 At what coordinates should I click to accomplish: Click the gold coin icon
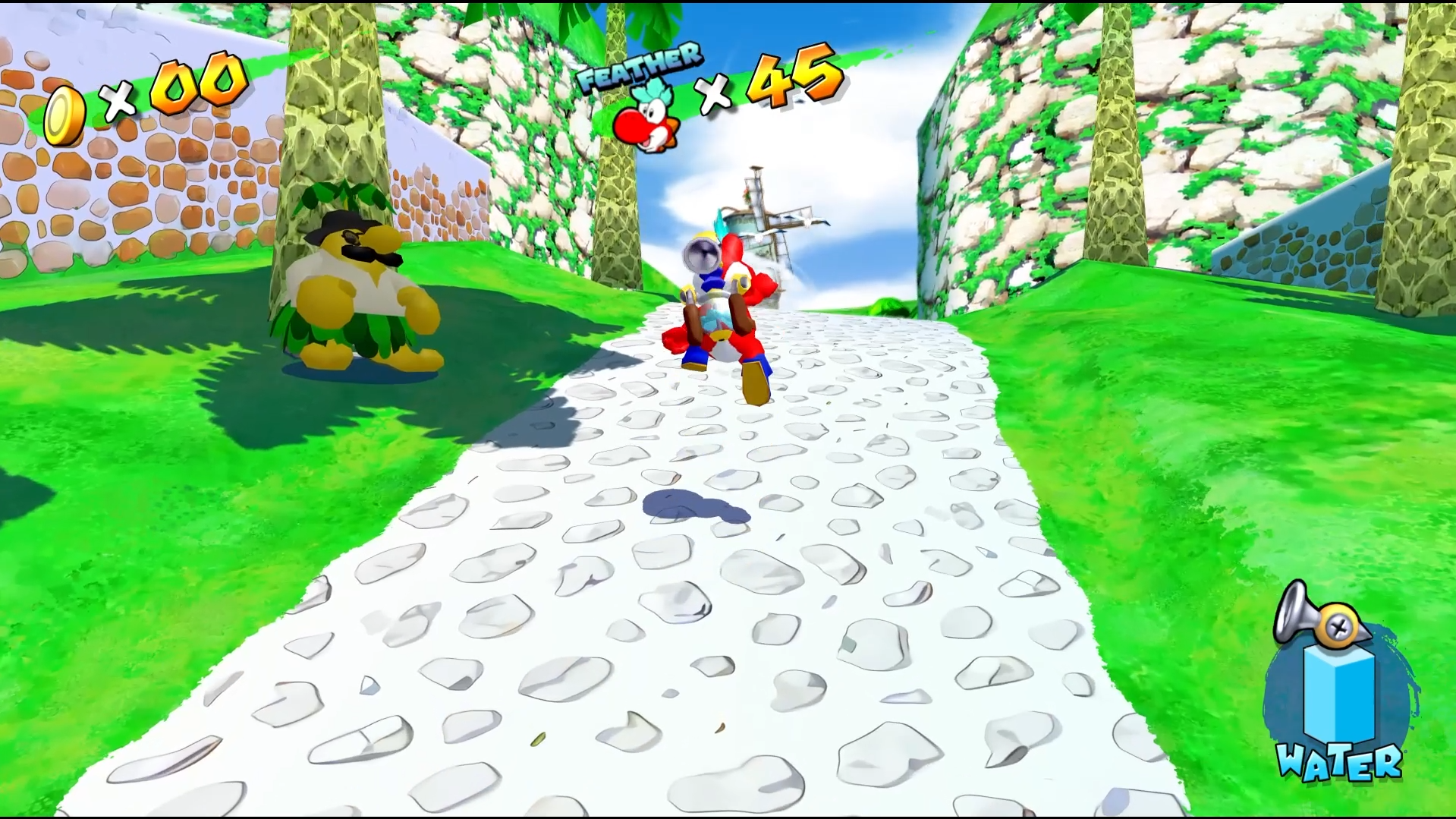(64, 115)
